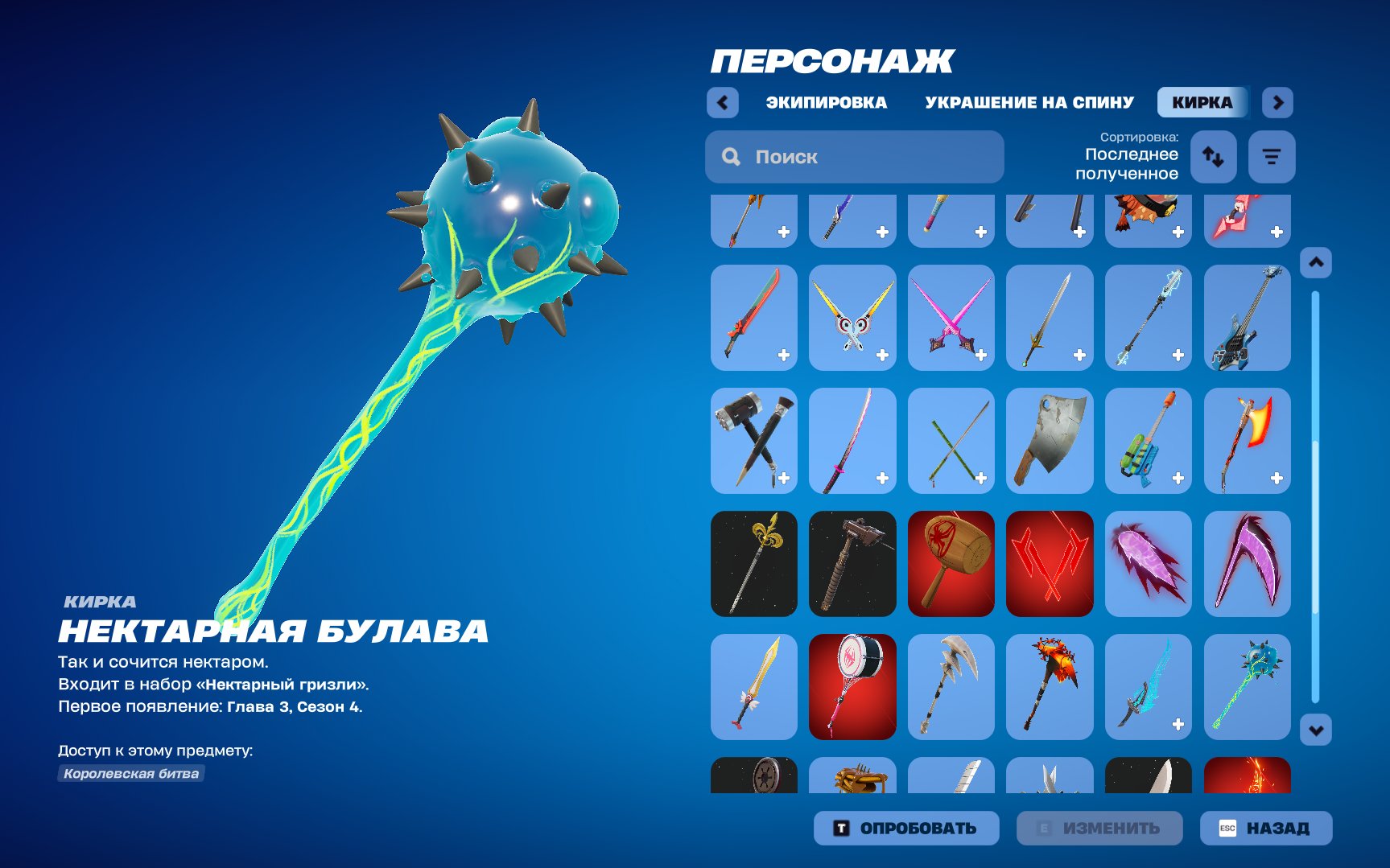Select the highlighted КИРКА tab
Viewport: 1390px width, 868px height.
(1202, 102)
